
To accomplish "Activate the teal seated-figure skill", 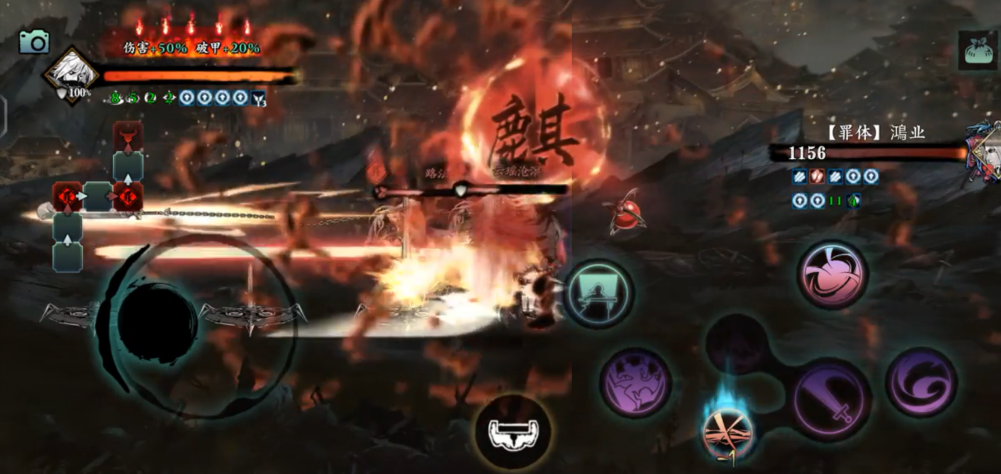I will pos(600,291).
